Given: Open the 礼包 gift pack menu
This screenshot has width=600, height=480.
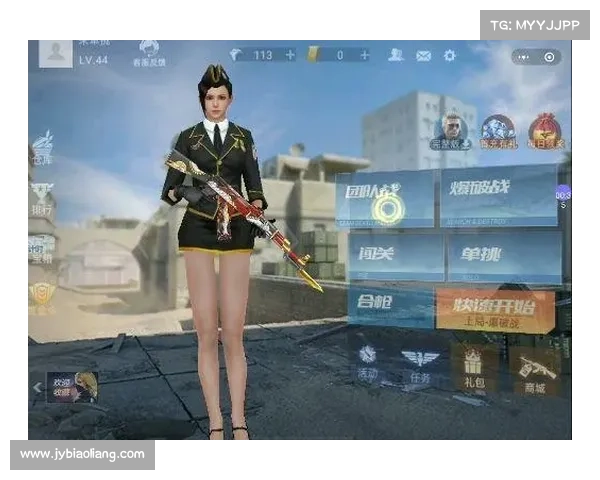Looking at the screenshot, I should (474, 365).
